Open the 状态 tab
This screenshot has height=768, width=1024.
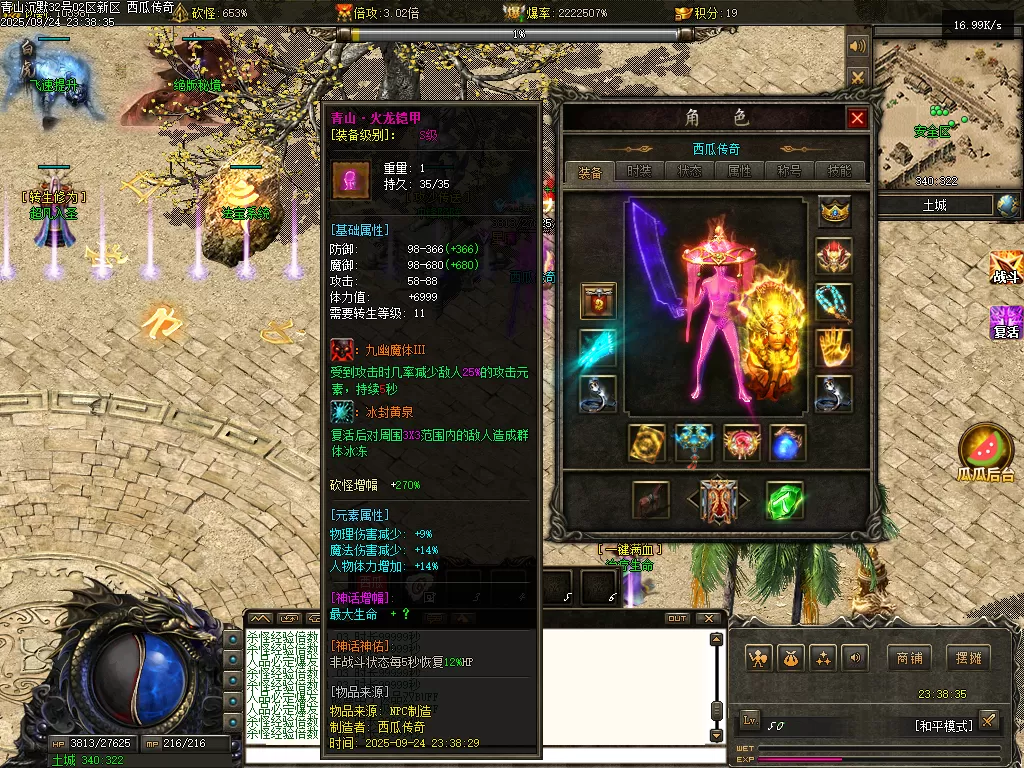[x=689, y=171]
